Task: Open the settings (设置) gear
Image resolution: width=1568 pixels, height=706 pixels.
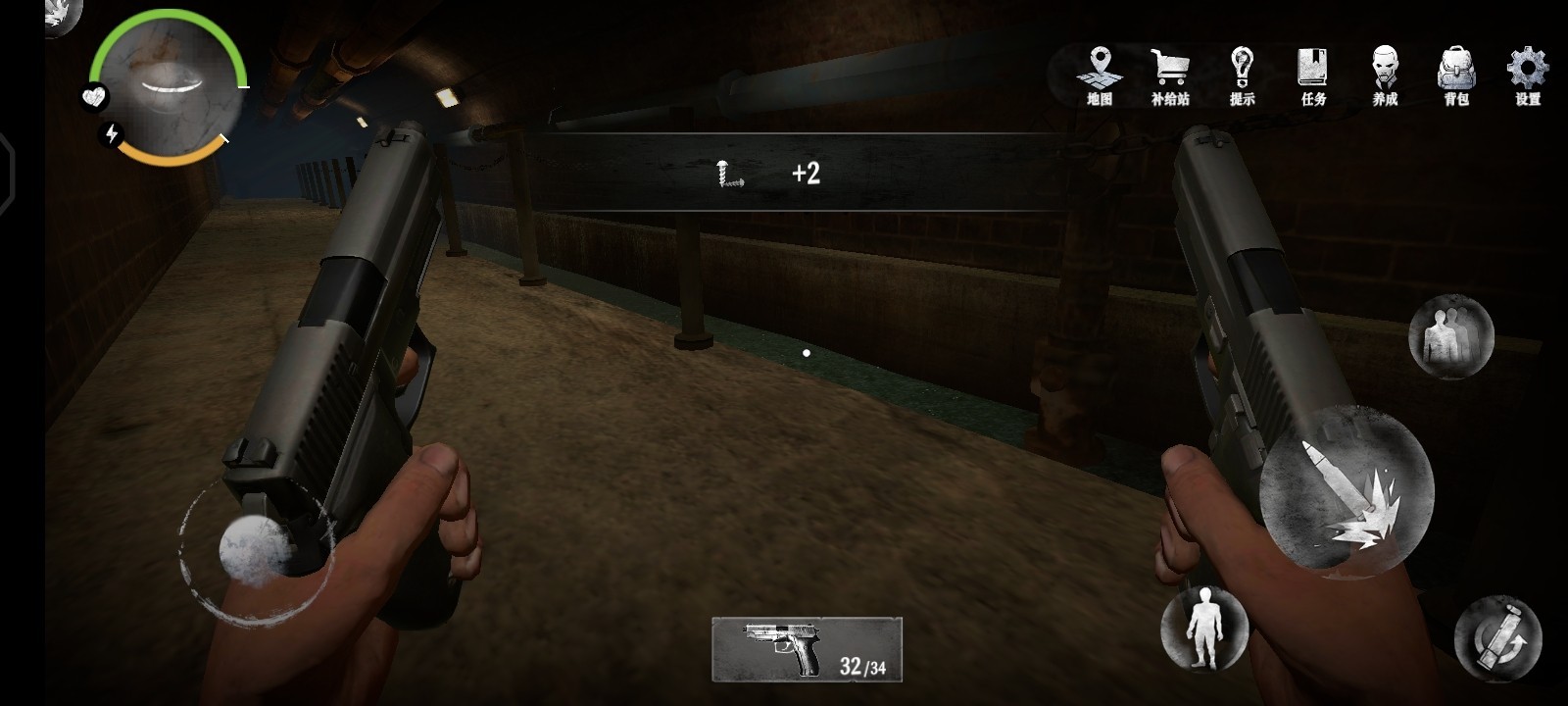Action: (x=1527, y=75)
